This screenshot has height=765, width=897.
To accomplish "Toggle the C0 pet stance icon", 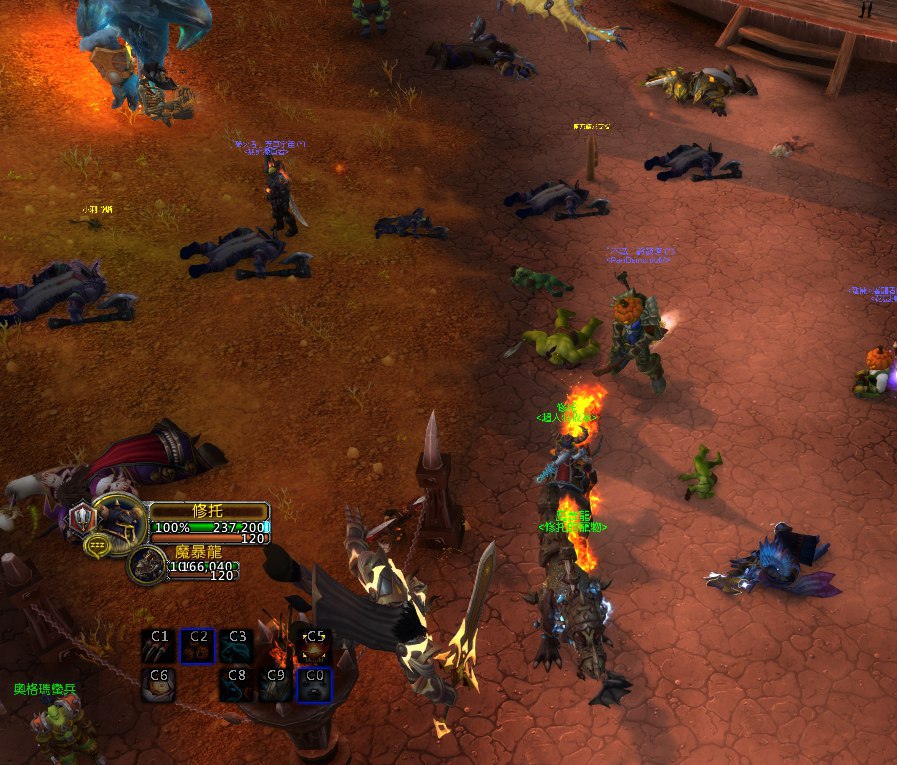I will point(315,685).
